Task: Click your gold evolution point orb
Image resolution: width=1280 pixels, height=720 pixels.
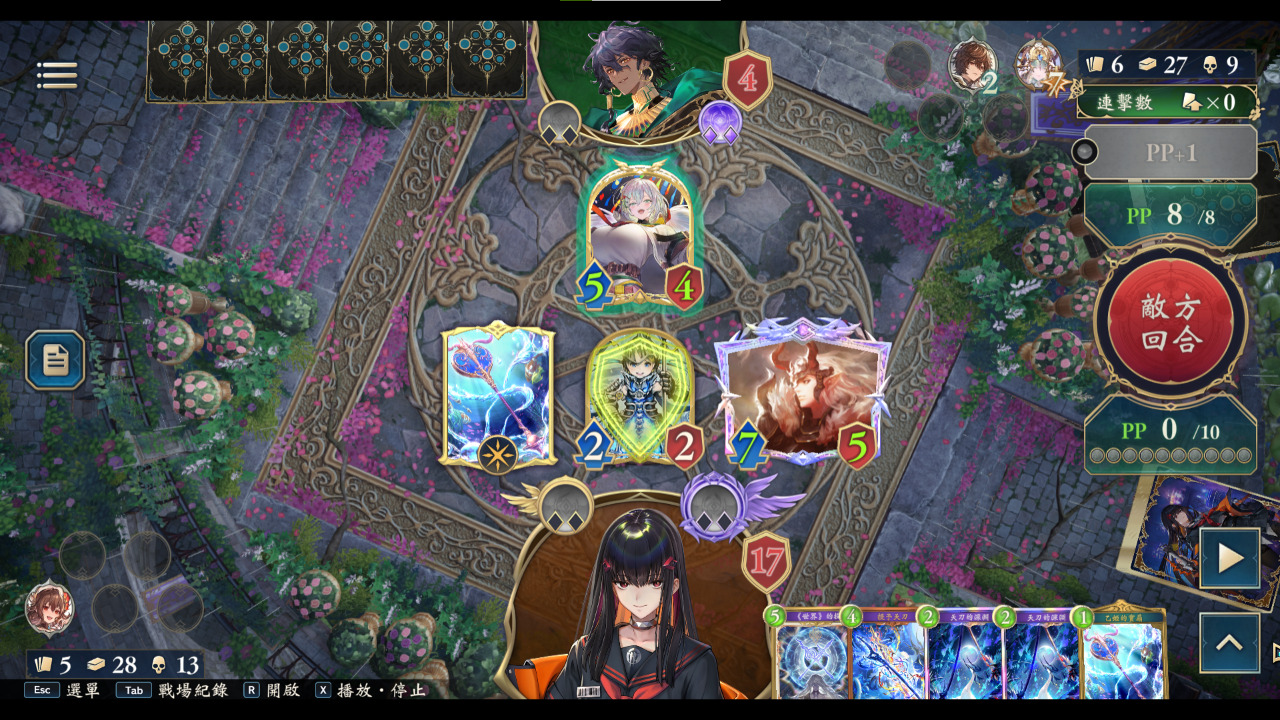Action: (x=566, y=507)
